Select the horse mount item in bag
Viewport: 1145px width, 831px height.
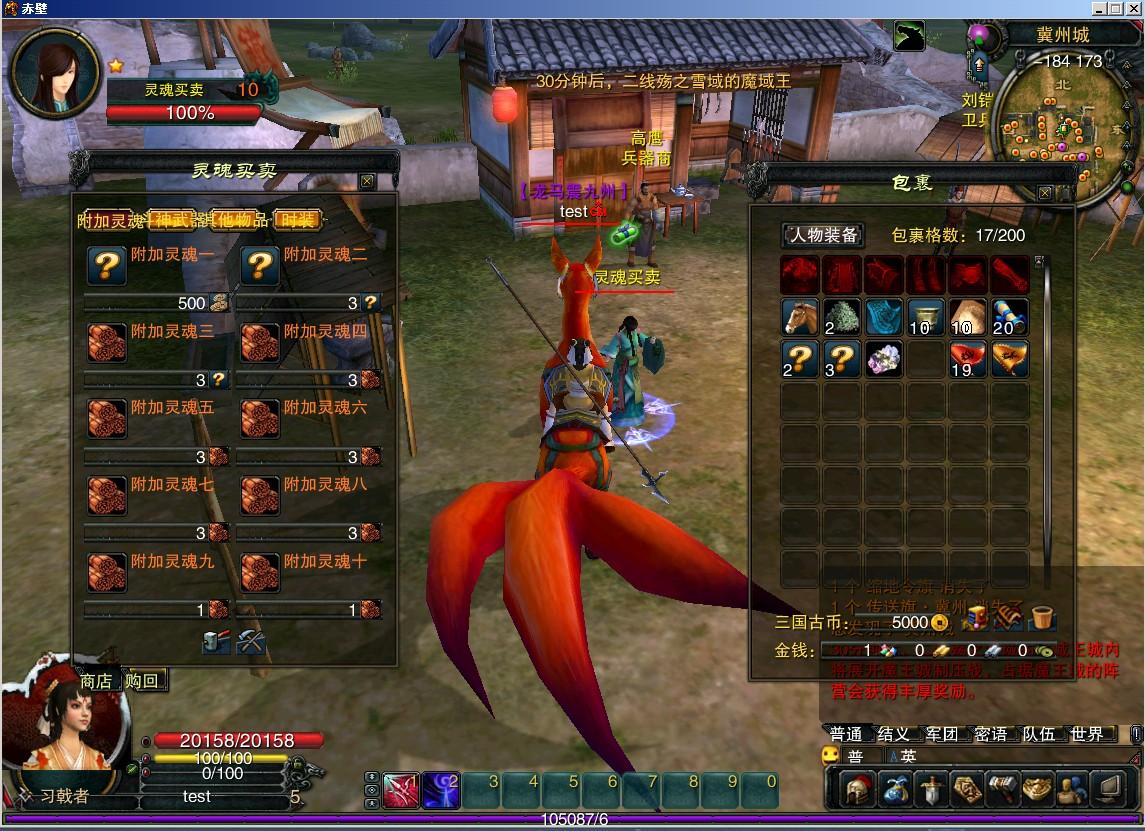[x=800, y=317]
